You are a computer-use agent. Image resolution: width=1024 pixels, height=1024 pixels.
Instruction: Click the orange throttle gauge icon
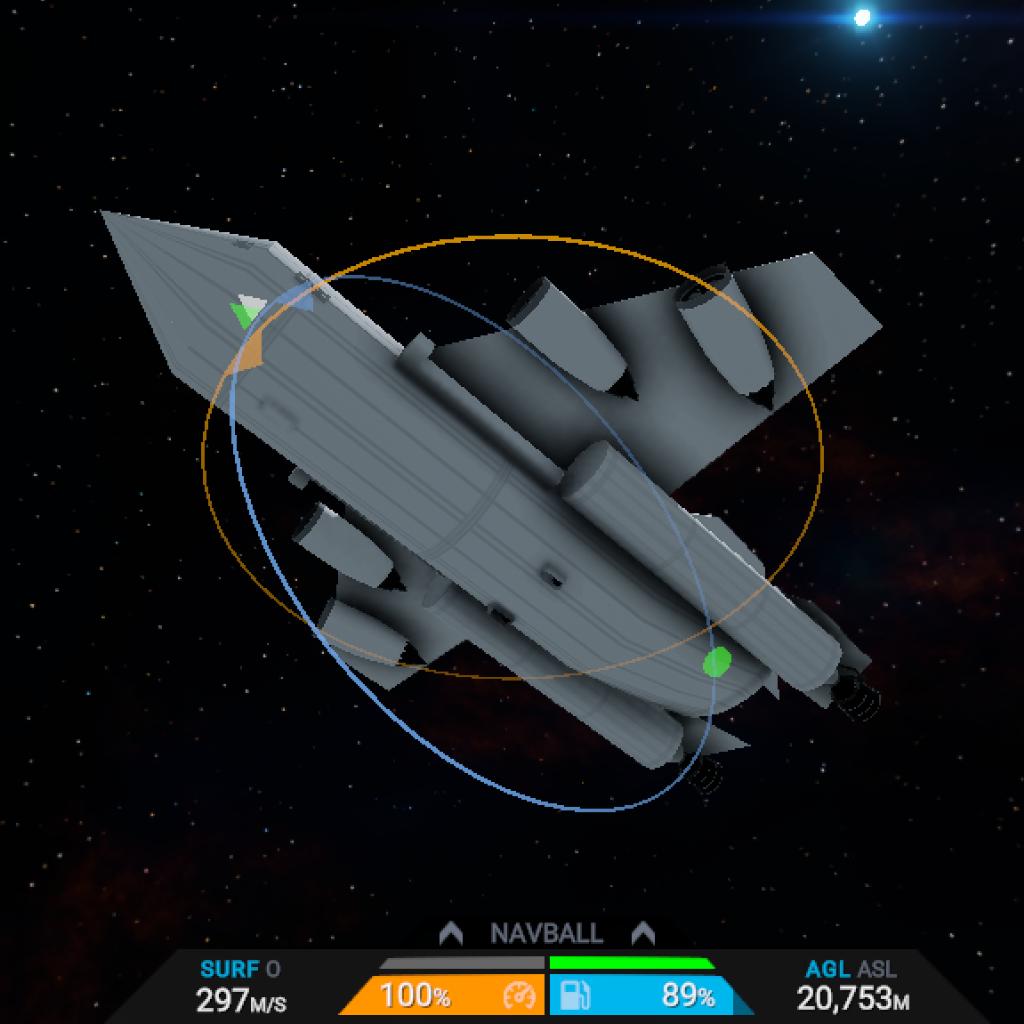pyautogui.click(x=519, y=996)
